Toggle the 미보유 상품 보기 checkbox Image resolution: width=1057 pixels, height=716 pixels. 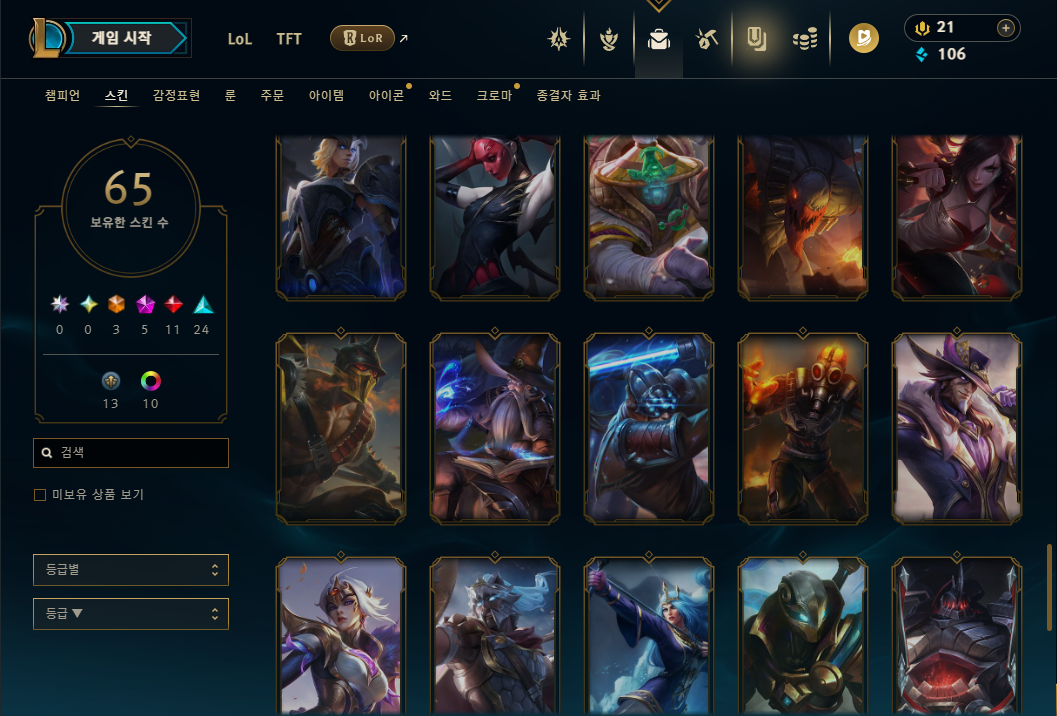click(40, 495)
